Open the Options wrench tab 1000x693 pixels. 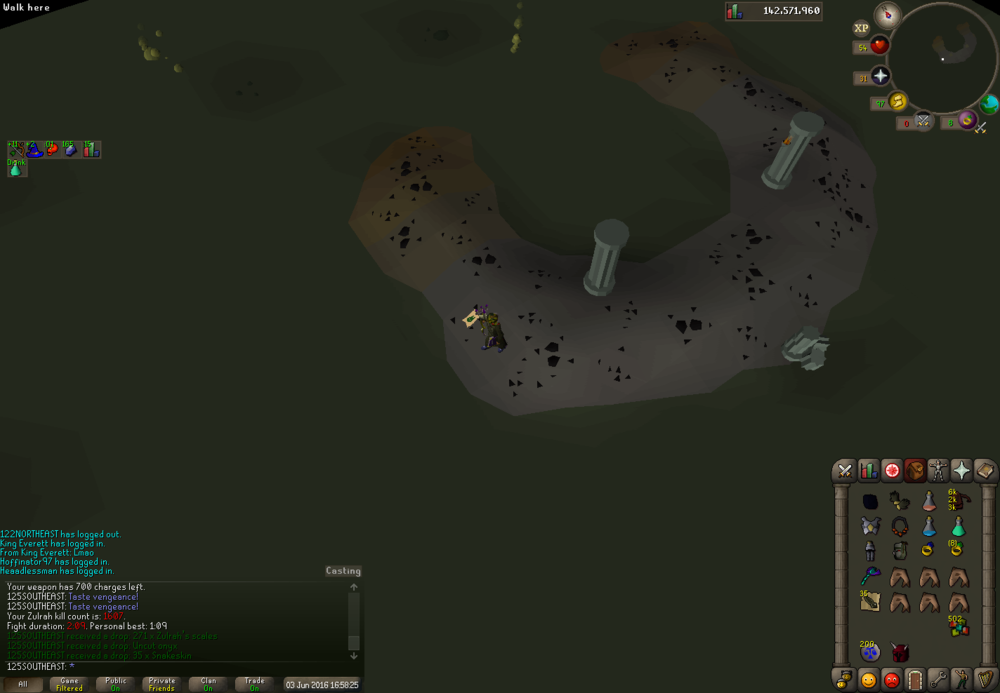tap(937, 680)
